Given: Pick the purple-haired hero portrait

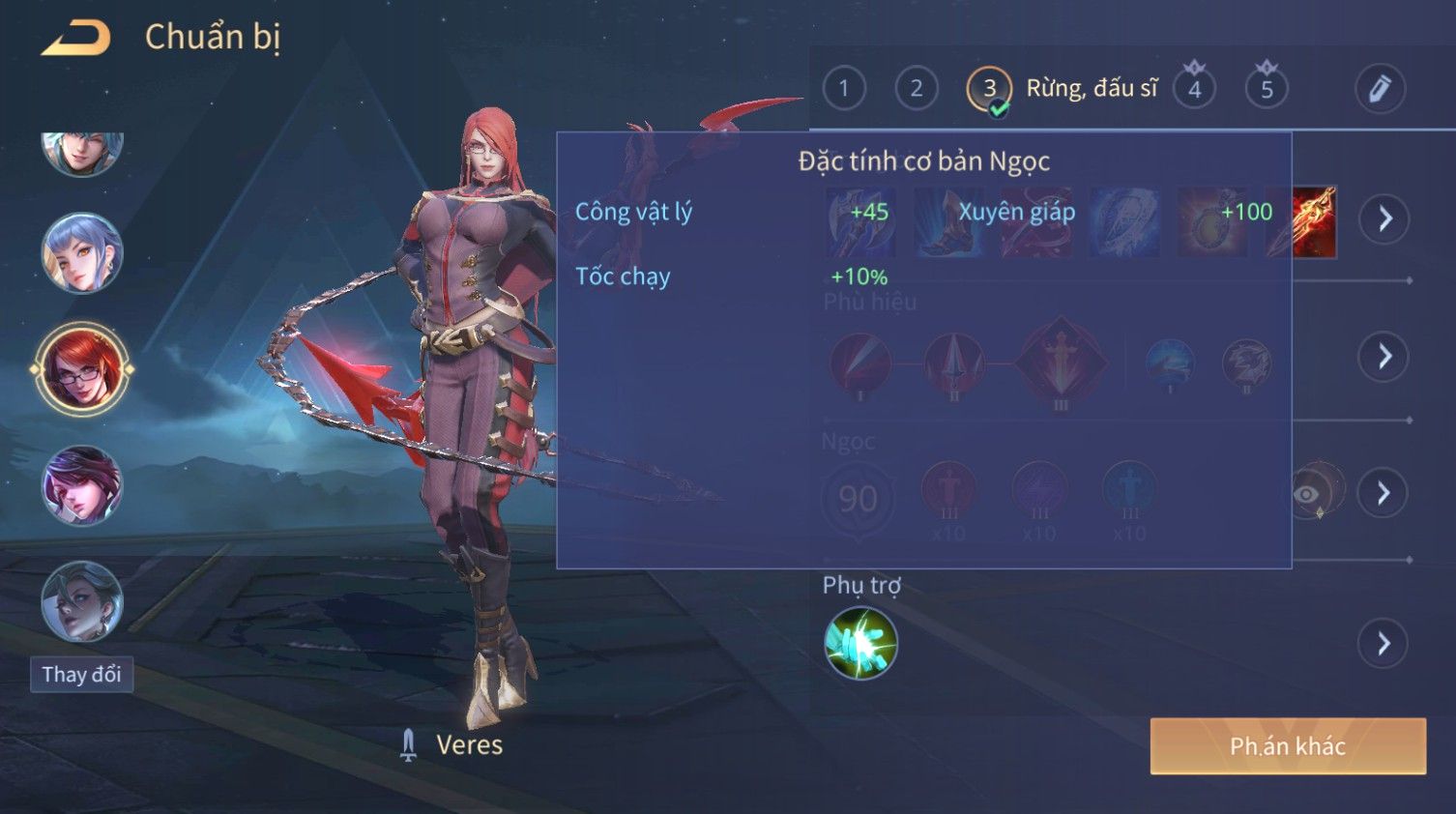Looking at the screenshot, I should (82, 485).
